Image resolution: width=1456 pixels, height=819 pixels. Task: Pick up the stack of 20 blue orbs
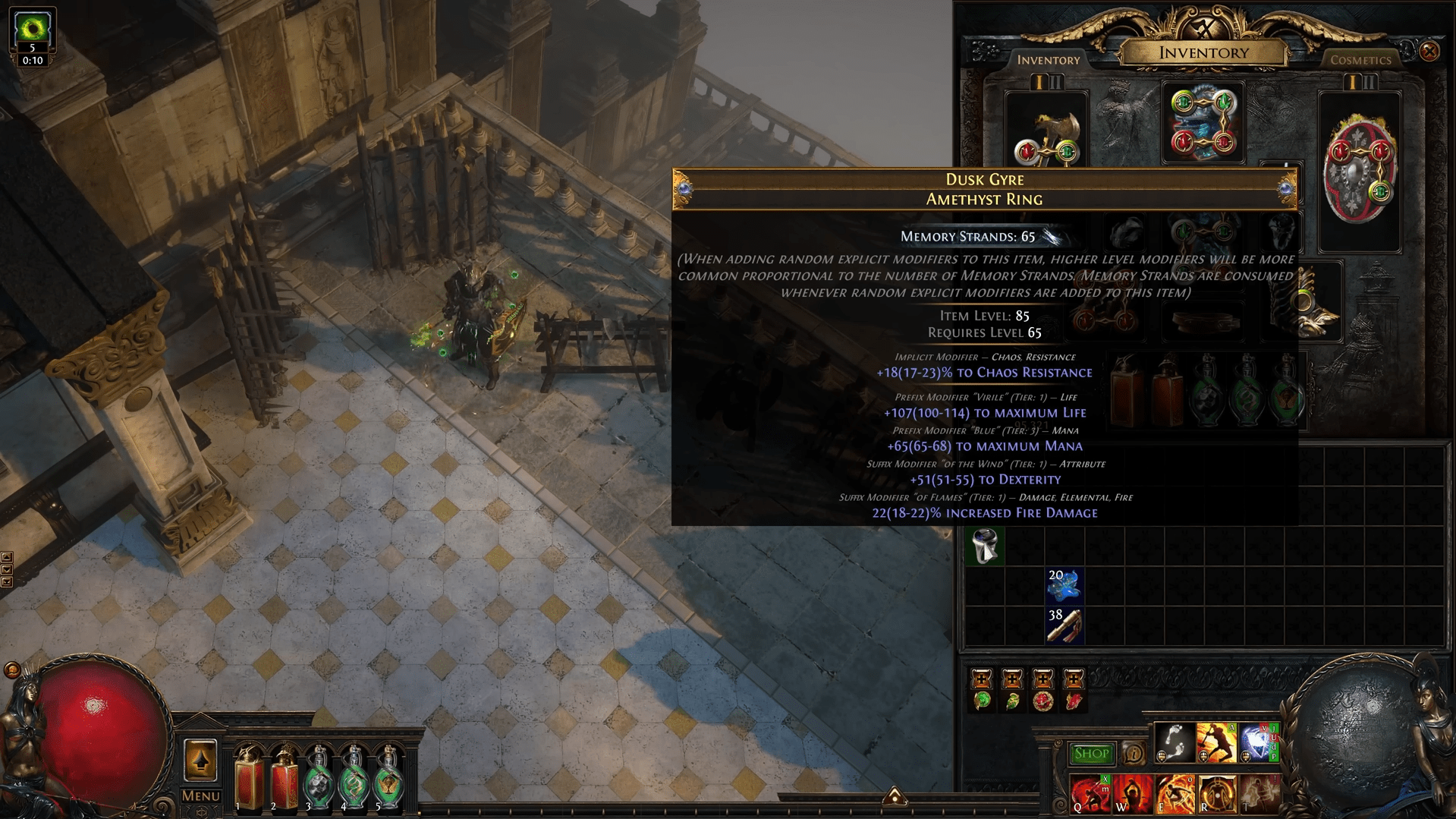coord(1064,586)
